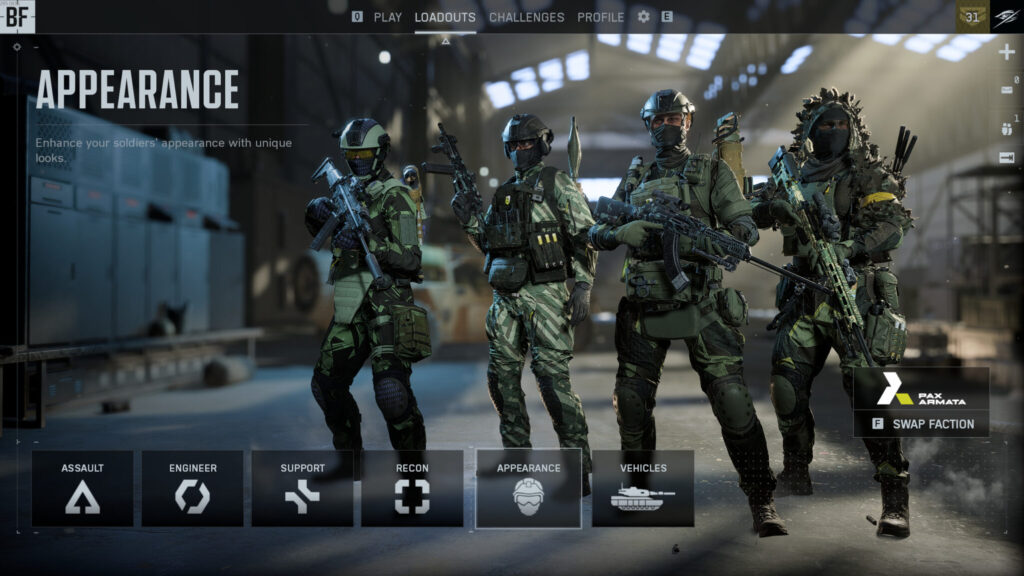Click the rank 31 player badge
The image size is (1024, 576).
[972, 16]
